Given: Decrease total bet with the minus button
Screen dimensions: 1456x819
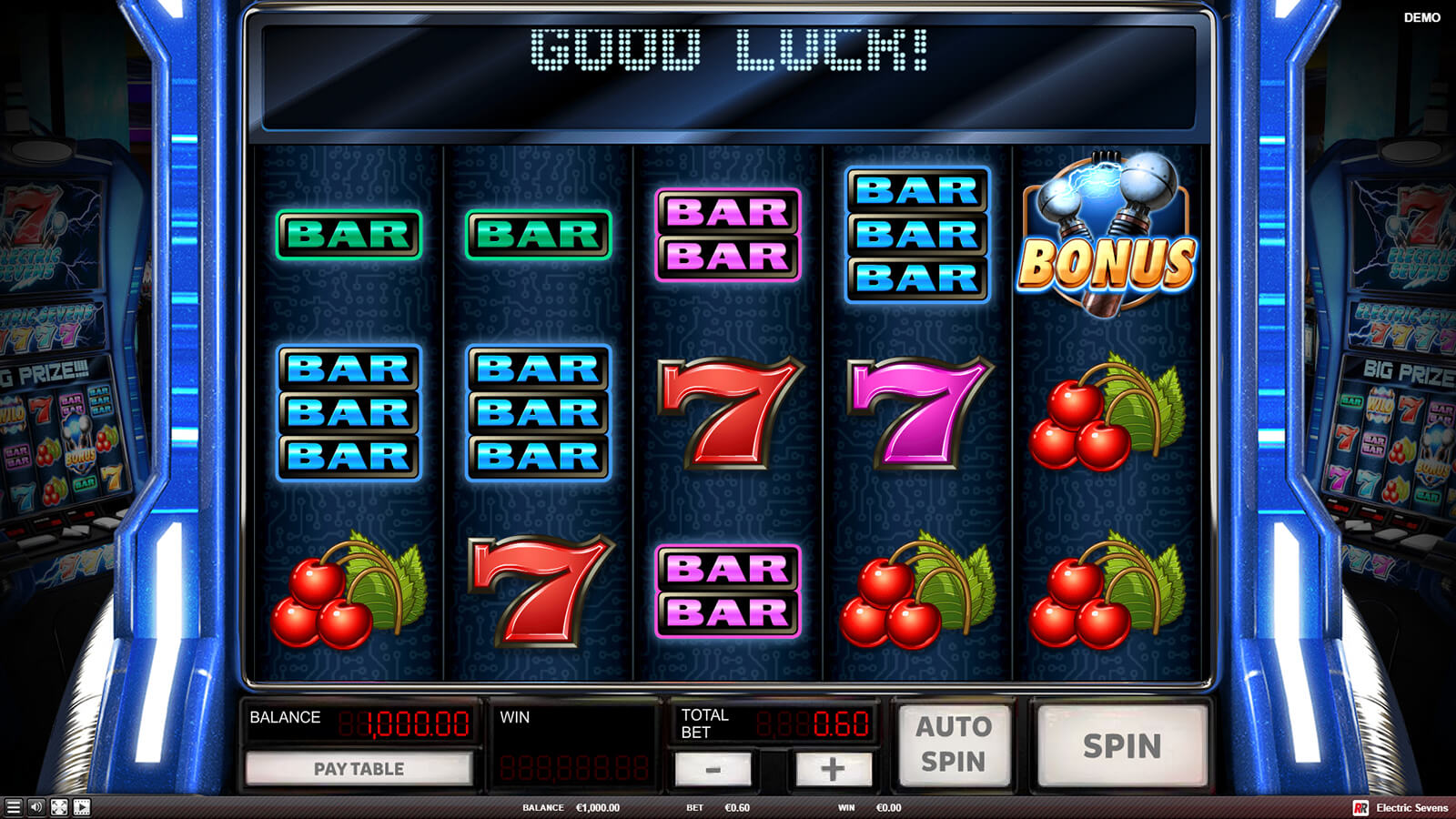Looking at the screenshot, I should pos(713,770).
